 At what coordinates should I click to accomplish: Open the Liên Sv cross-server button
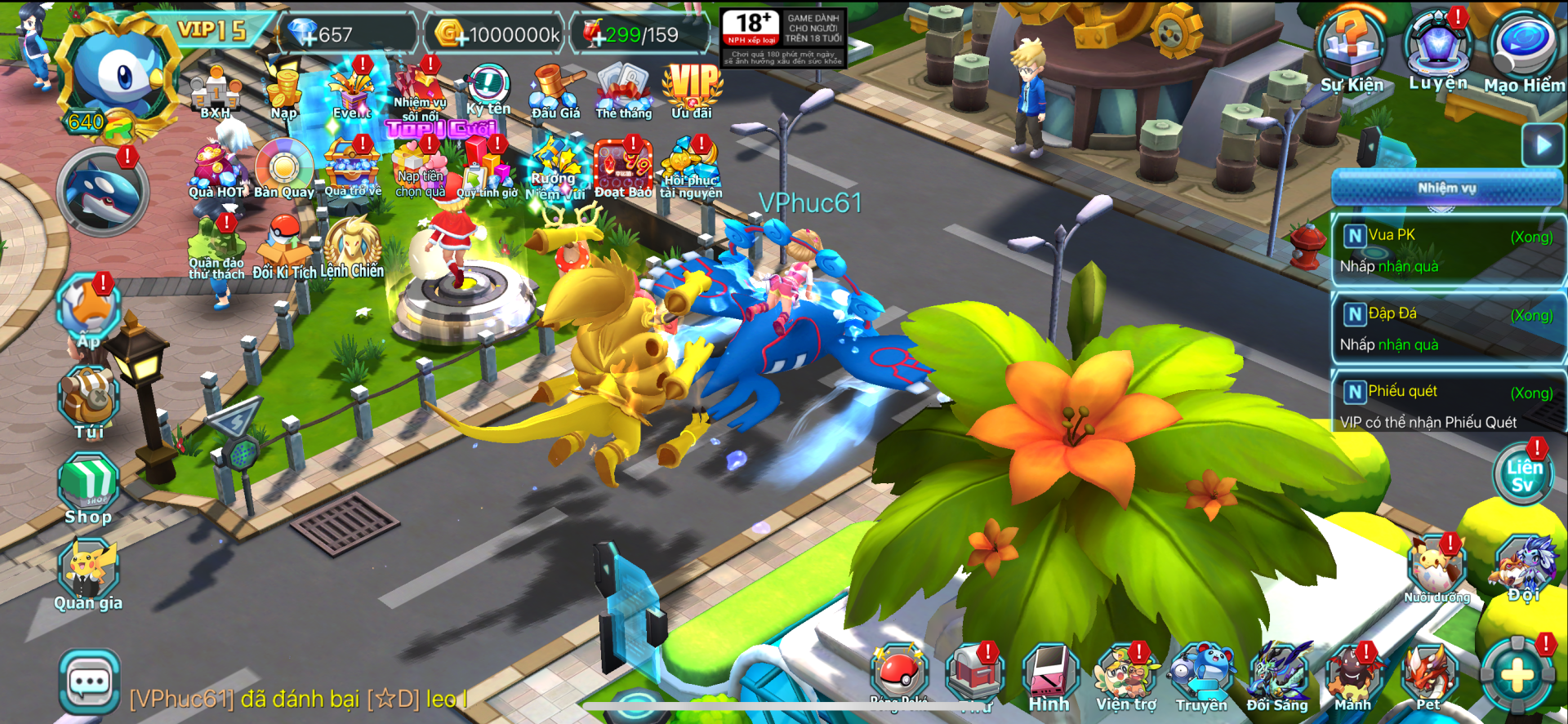coord(1523,476)
